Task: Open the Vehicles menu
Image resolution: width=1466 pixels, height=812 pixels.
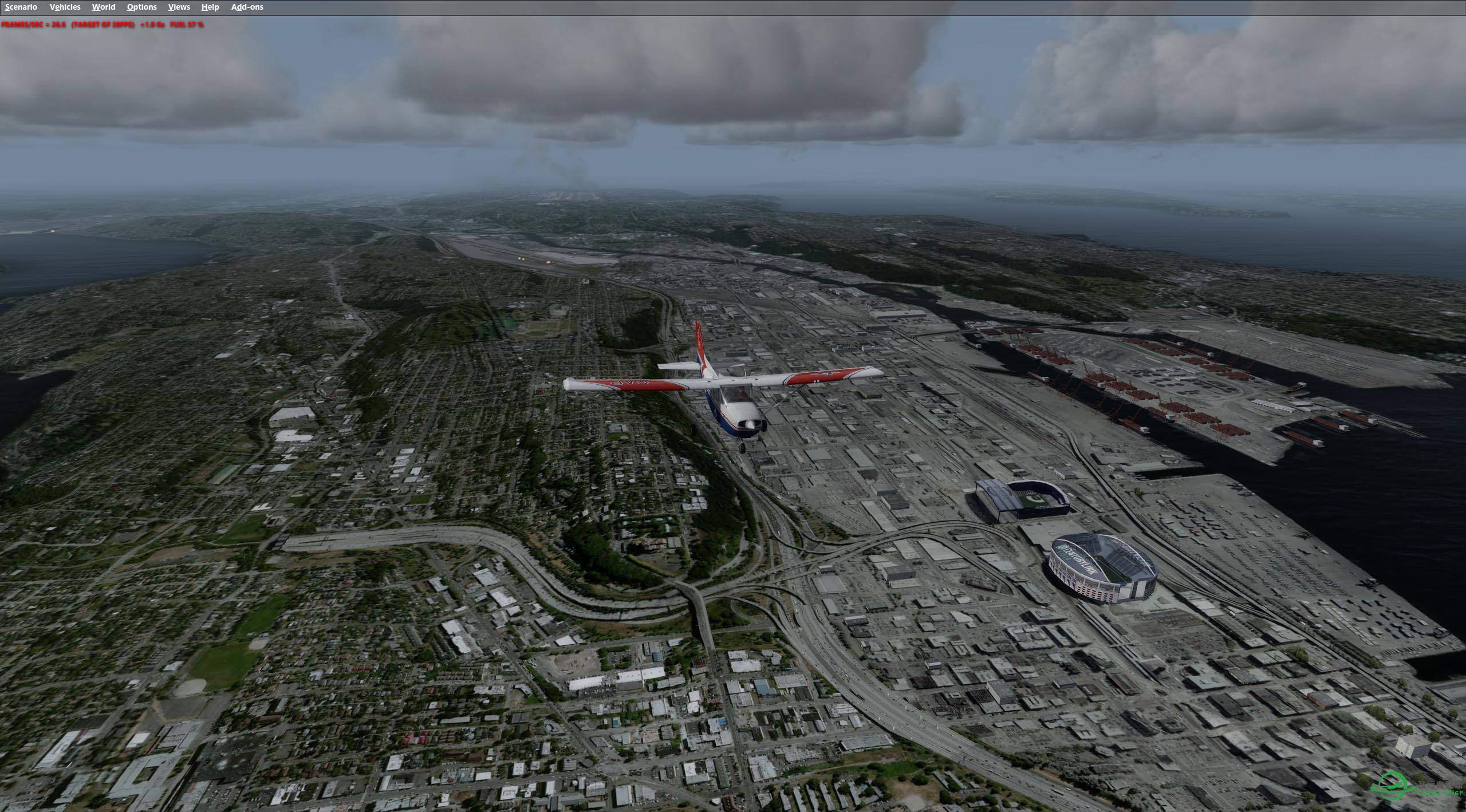Action: click(x=65, y=7)
